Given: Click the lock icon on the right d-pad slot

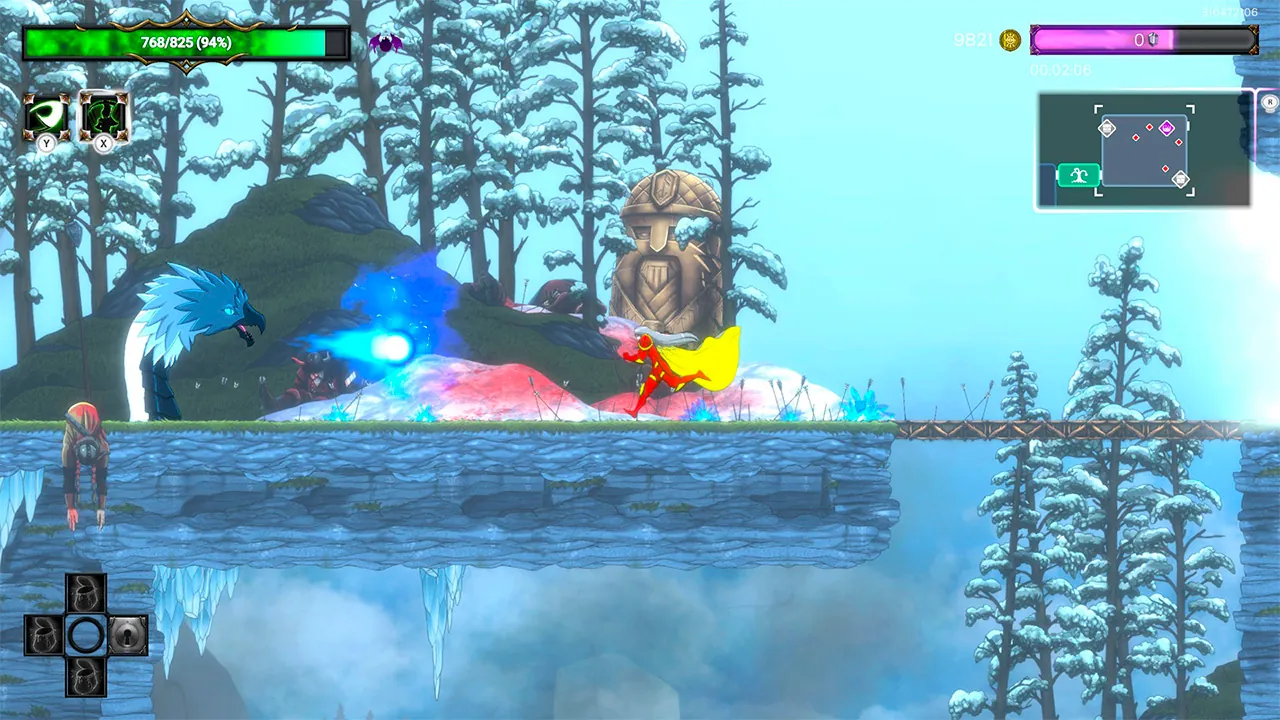Looking at the screenshot, I should (x=126, y=635).
